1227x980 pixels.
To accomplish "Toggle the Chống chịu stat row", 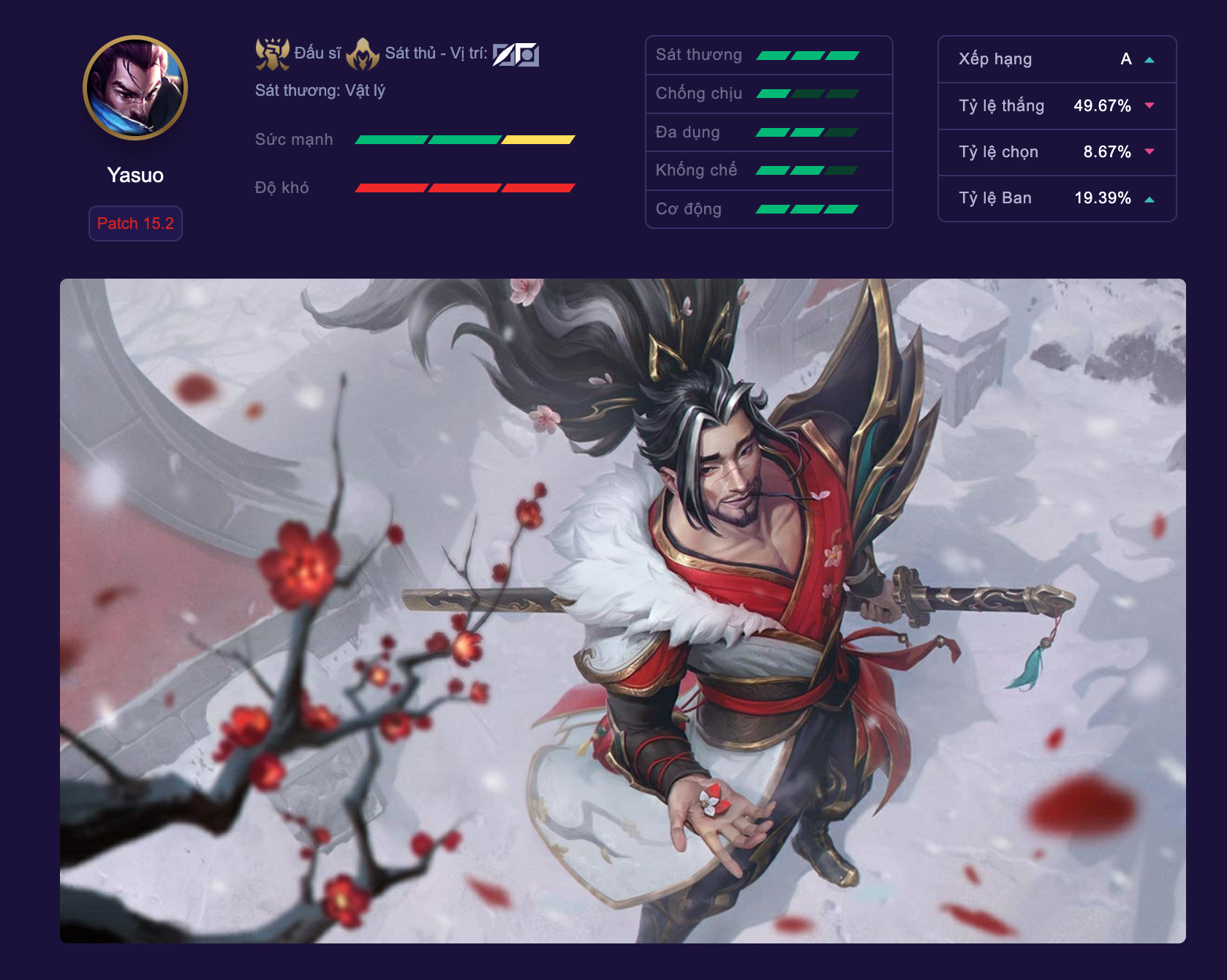I will [768, 93].
